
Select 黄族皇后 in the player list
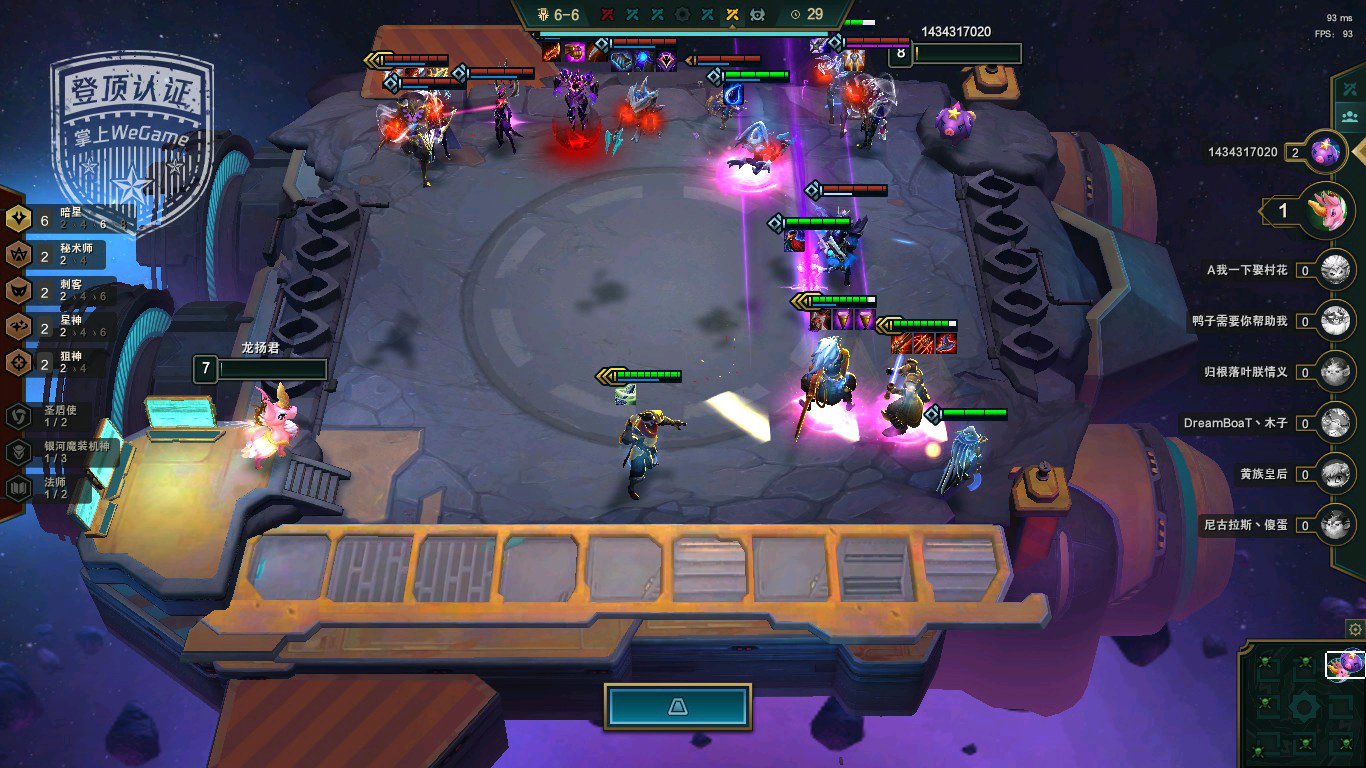[1335, 473]
